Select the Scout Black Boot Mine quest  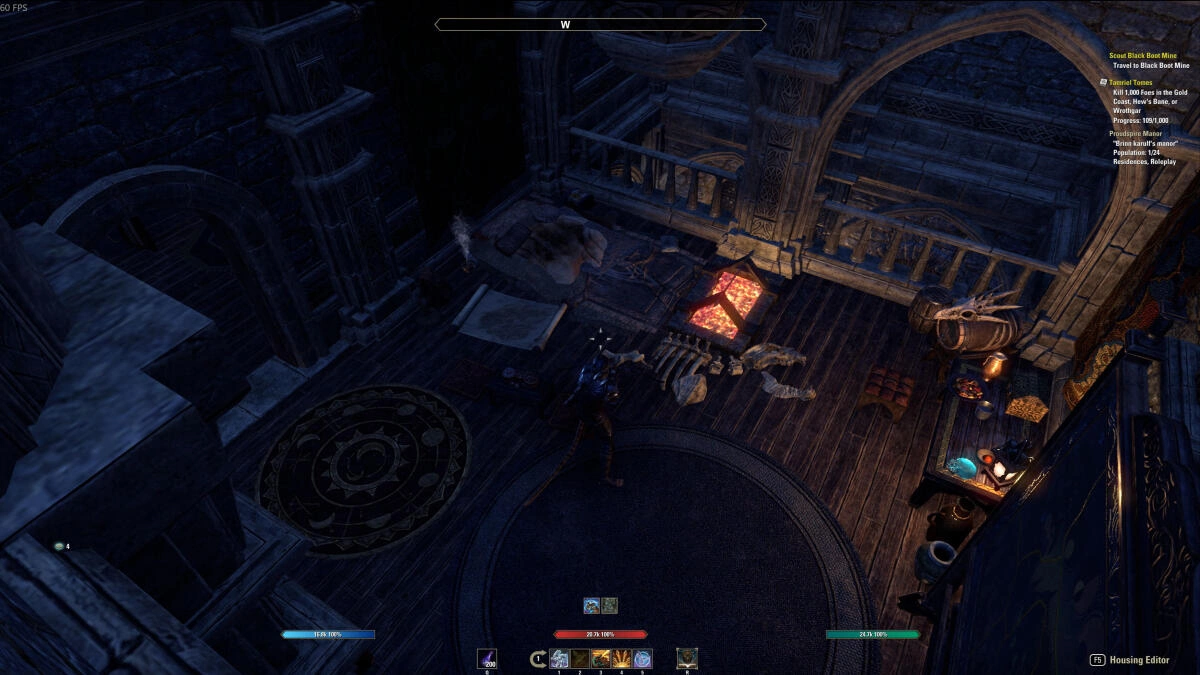[1142, 56]
